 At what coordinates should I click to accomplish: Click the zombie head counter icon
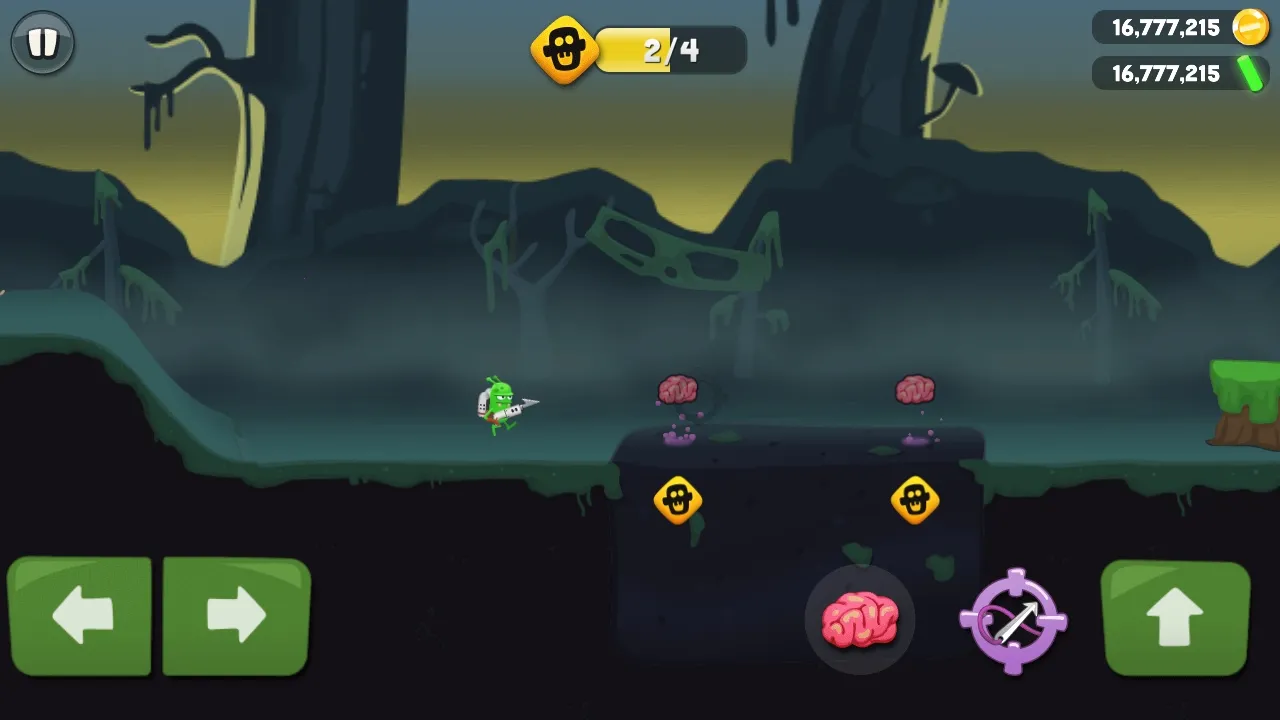[x=563, y=50]
